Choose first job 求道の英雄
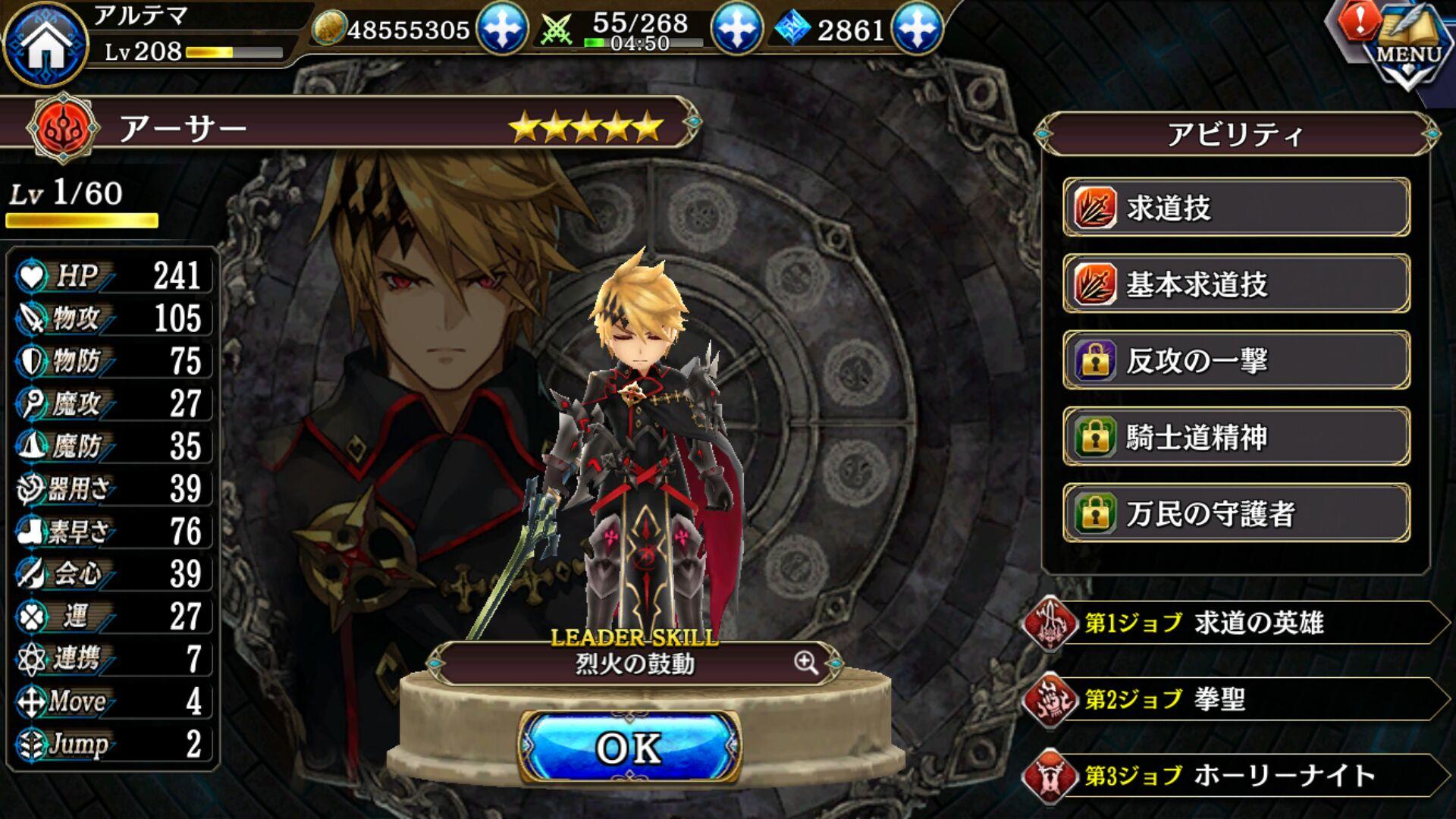Image resolution: width=1456 pixels, height=819 pixels. 1236,623
